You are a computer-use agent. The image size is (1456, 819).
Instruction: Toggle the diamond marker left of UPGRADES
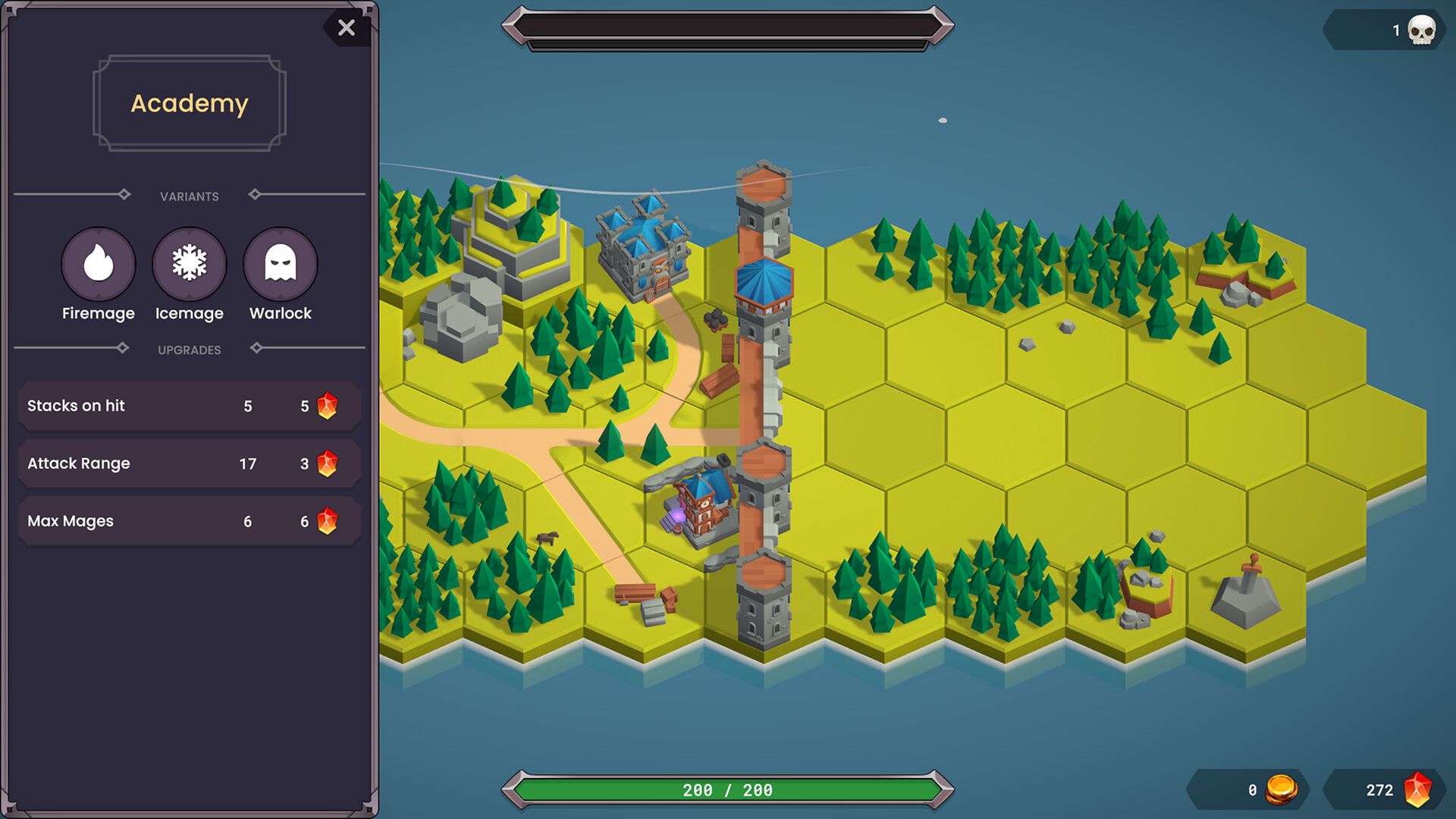point(124,349)
